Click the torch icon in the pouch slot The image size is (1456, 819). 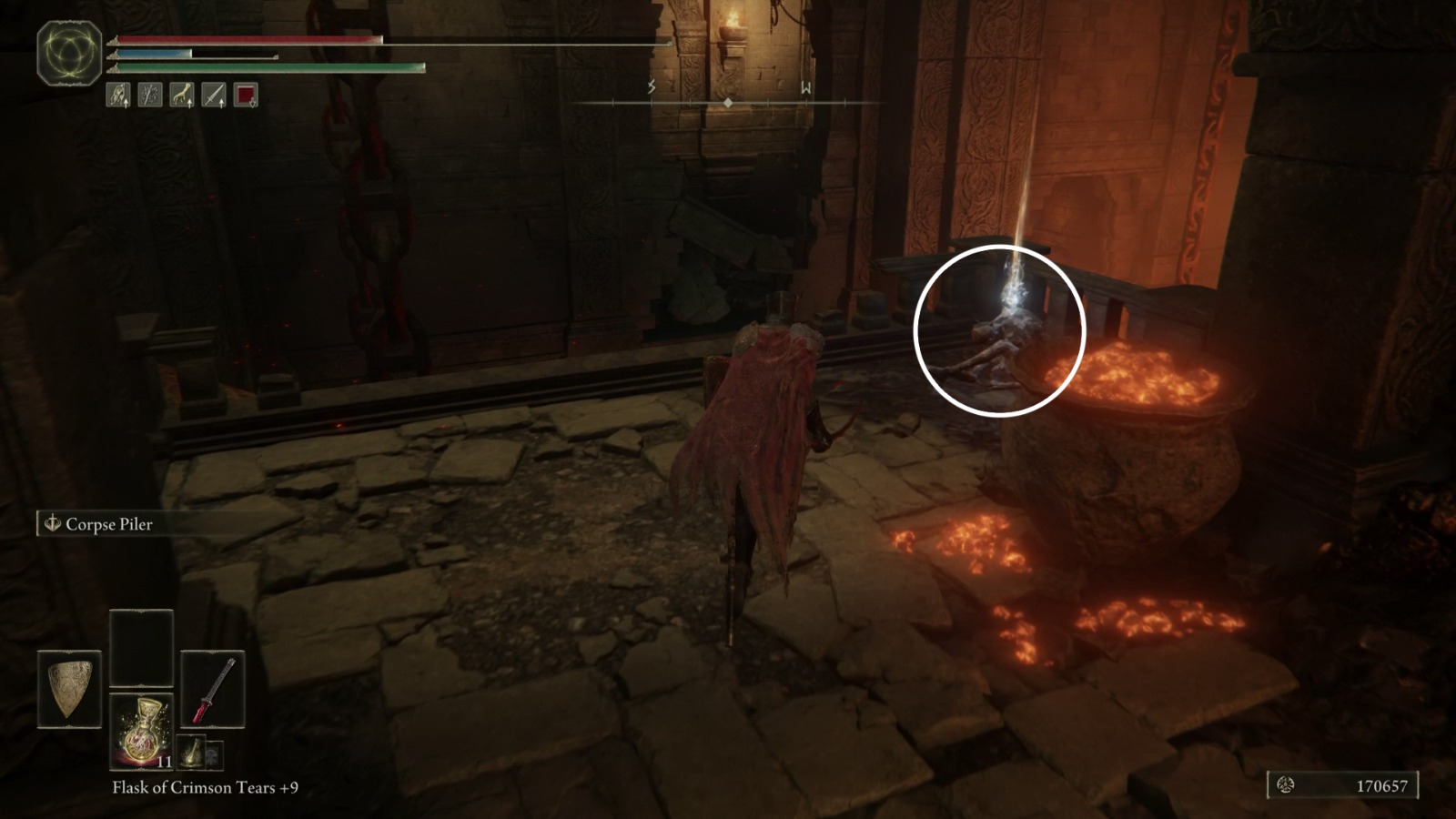click(193, 753)
